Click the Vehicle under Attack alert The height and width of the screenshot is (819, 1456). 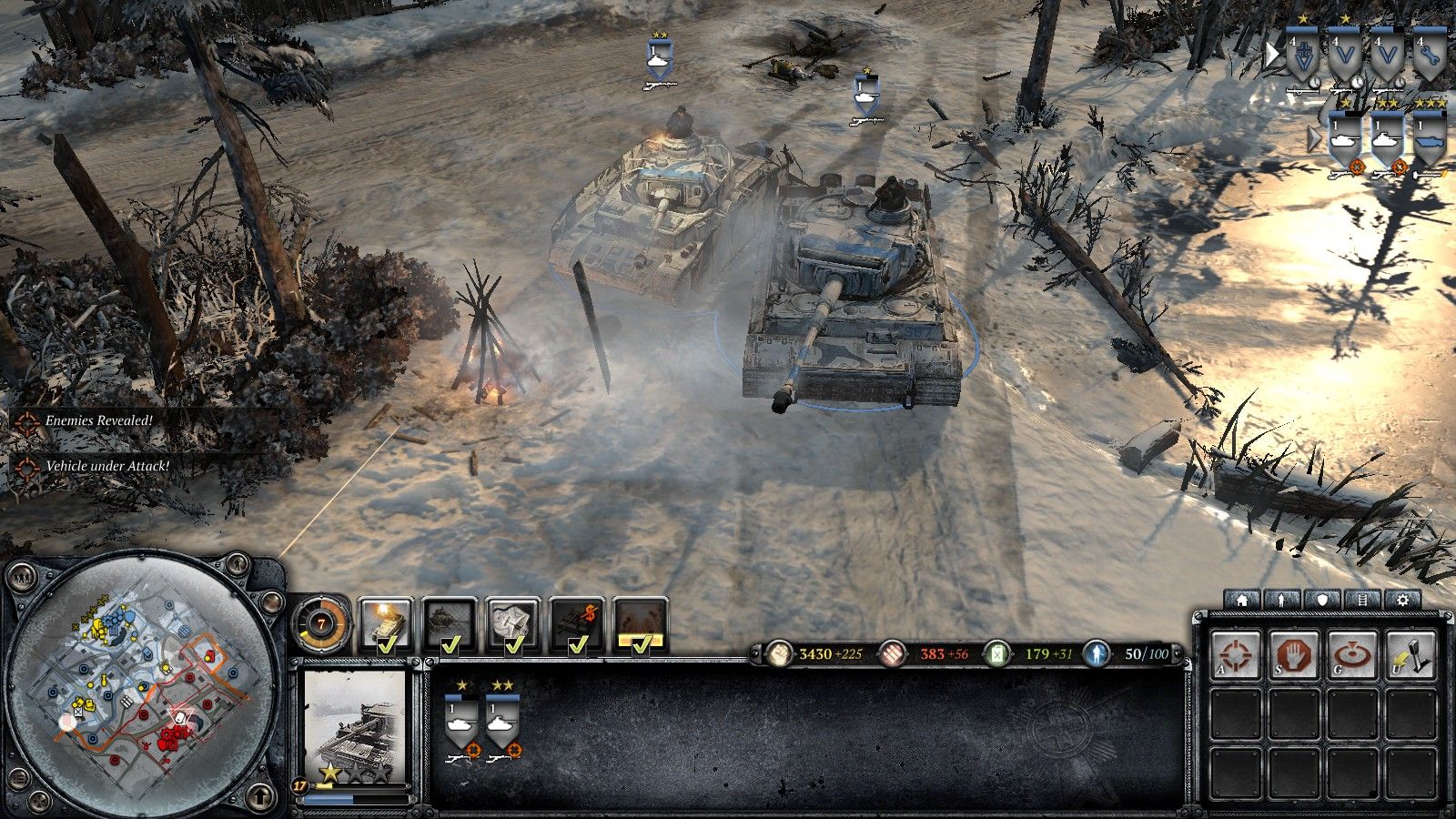point(107,466)
